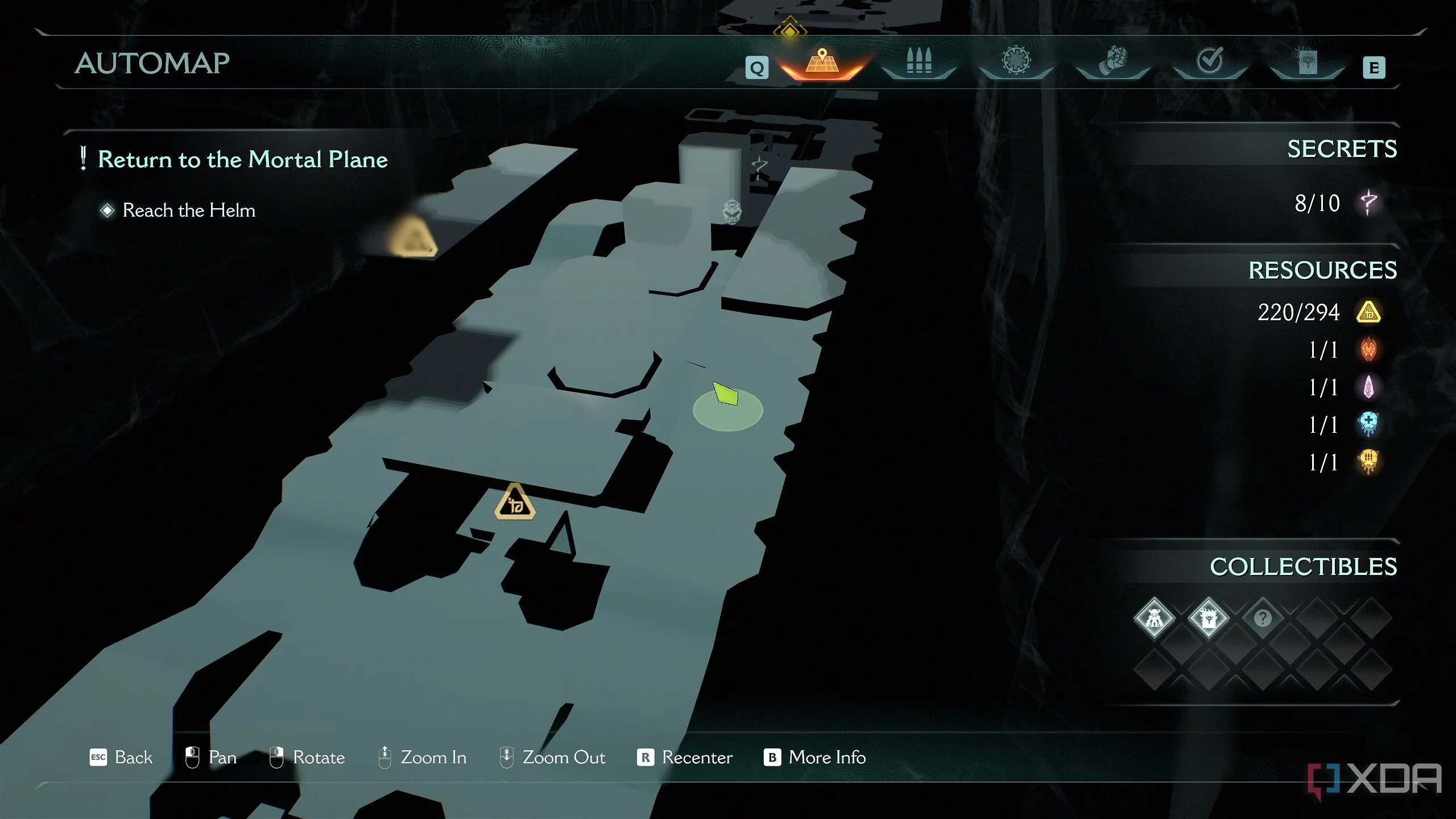
Task: Switch to the flaming codex page tab
Action: [x=1307, y=61]
